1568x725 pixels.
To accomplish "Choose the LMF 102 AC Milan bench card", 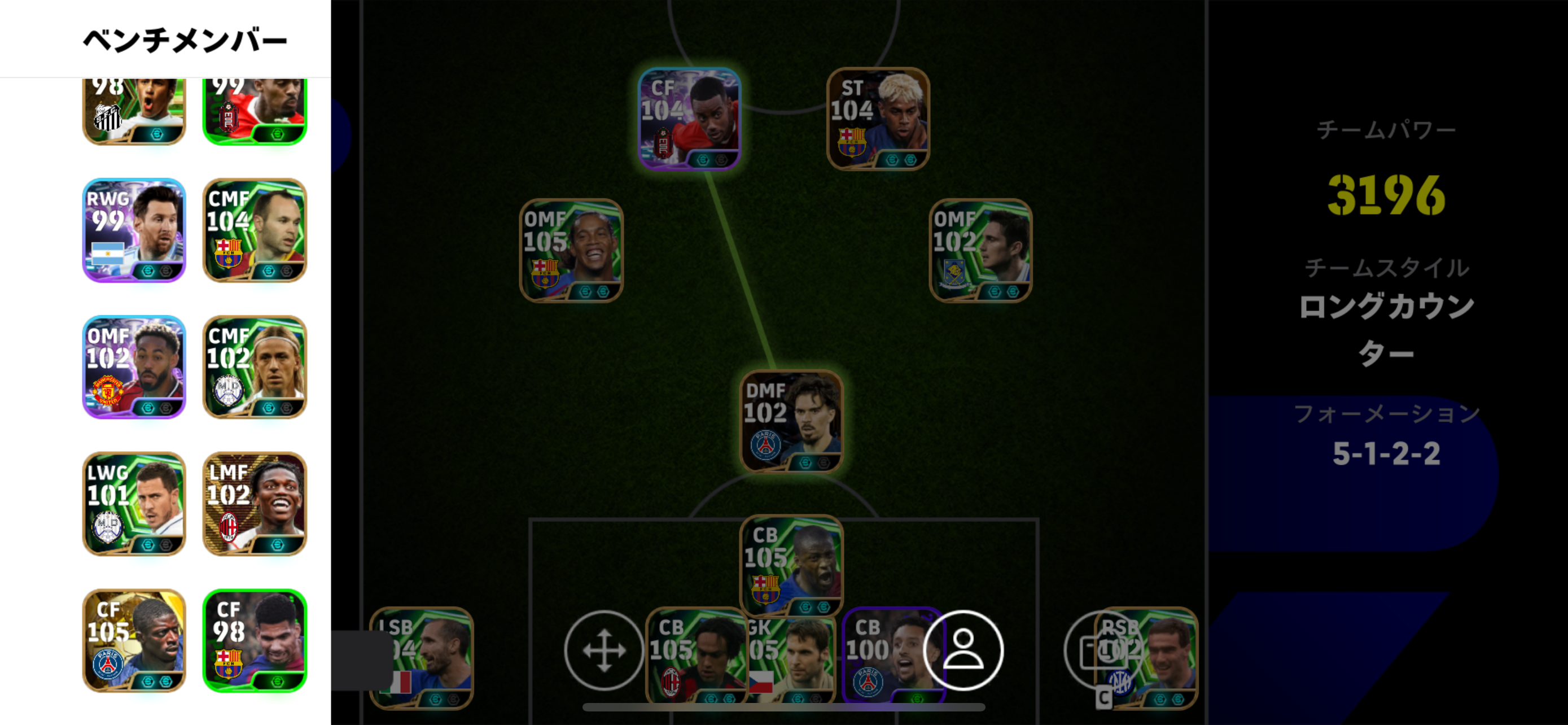I will (x=255, y=504).
